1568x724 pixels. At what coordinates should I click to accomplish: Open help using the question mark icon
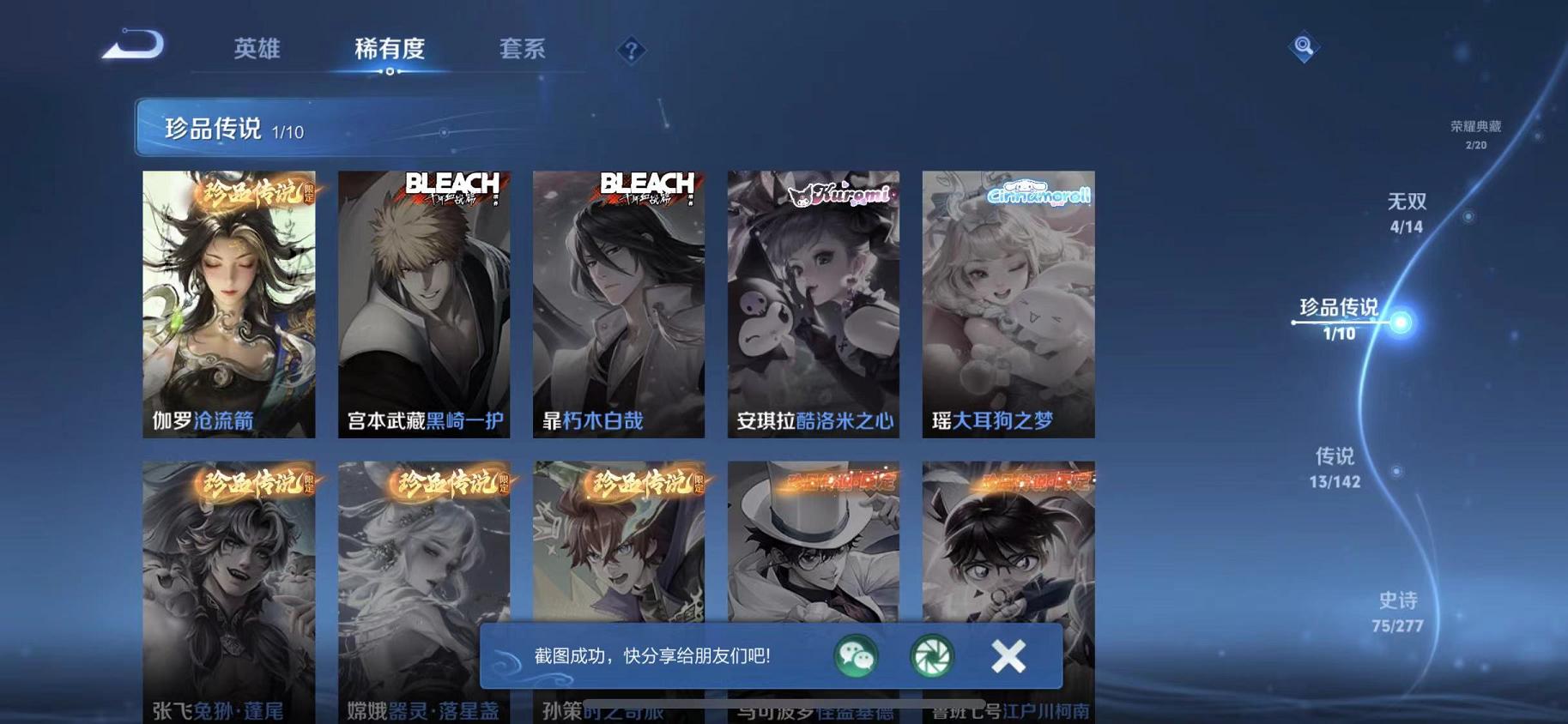pyautogui.click(x=631, y=50)
